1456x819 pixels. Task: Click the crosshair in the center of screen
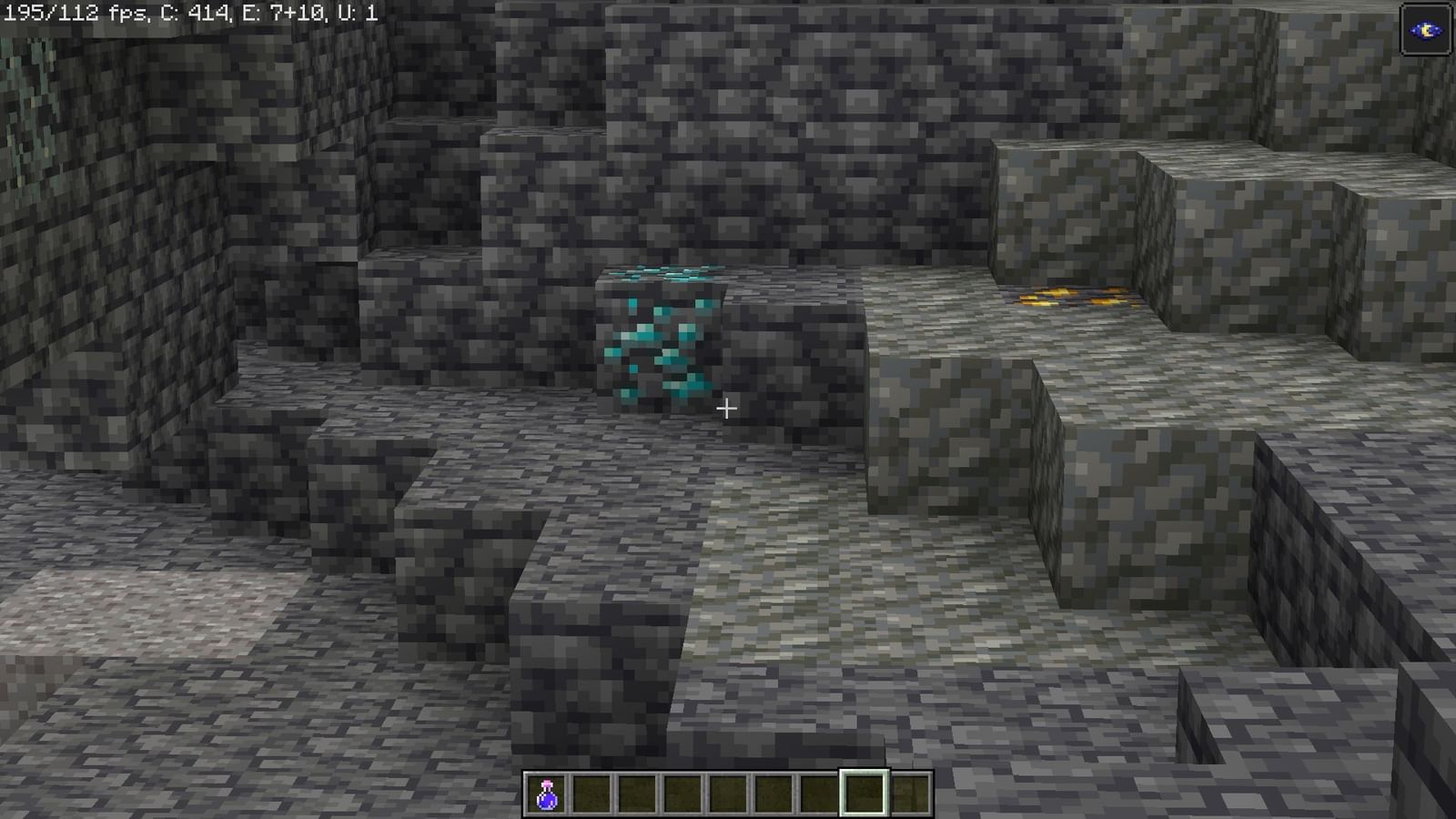click(727, 409)
